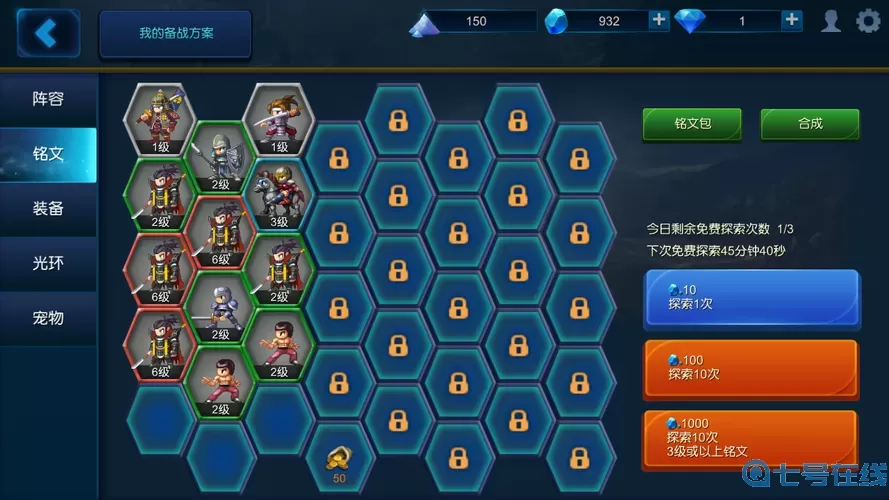Select the 铭文 tab
The width and height of the screenshot is (889, 500).
pos(48,154)
